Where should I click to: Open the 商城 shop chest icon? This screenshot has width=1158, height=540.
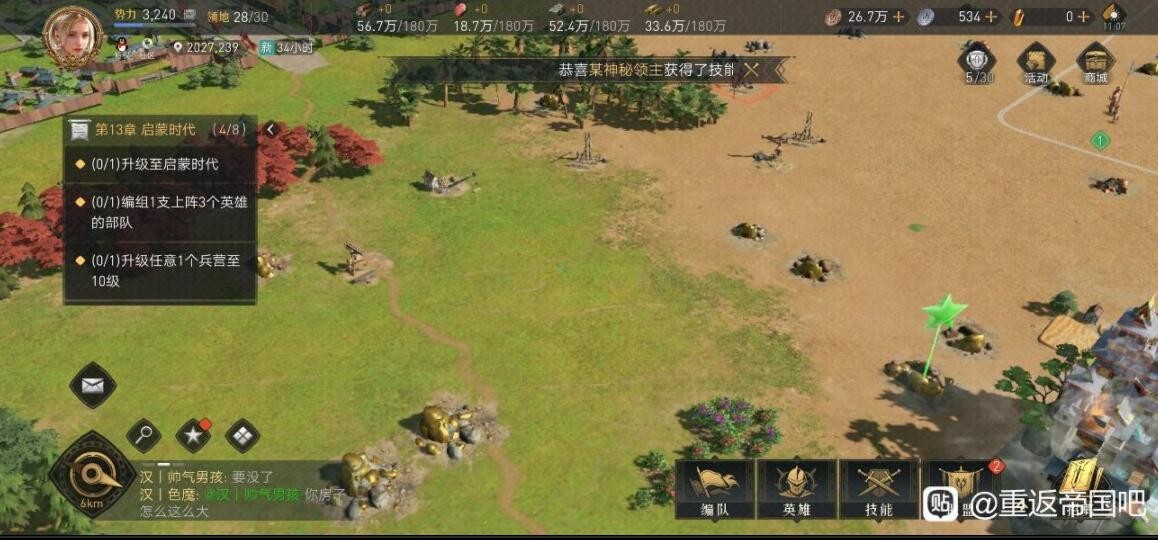point(1096,62)
